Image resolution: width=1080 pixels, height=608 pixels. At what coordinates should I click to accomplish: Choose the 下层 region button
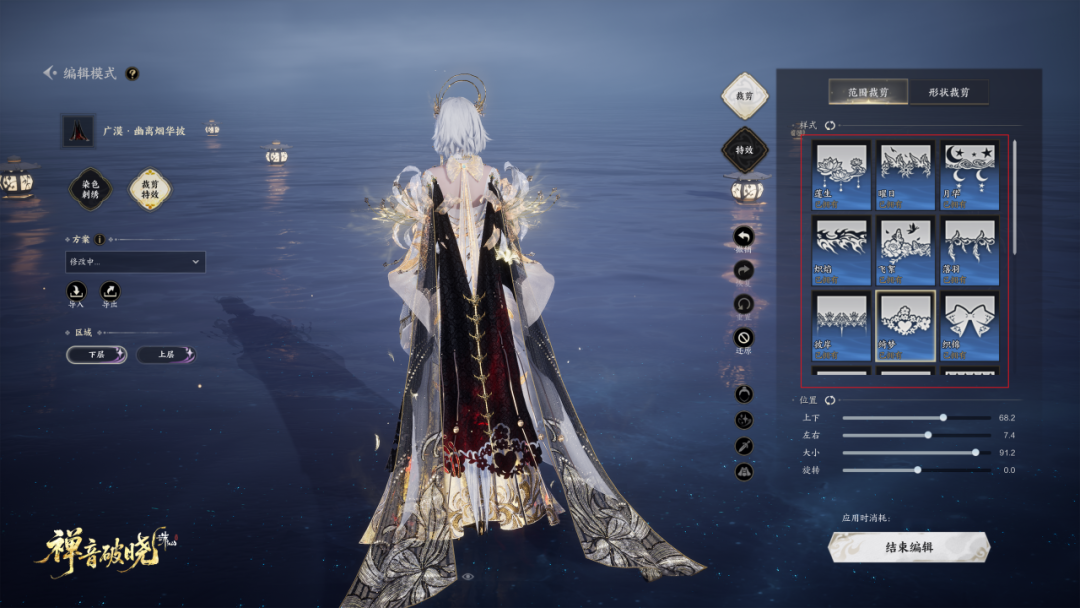coord(97,354)
